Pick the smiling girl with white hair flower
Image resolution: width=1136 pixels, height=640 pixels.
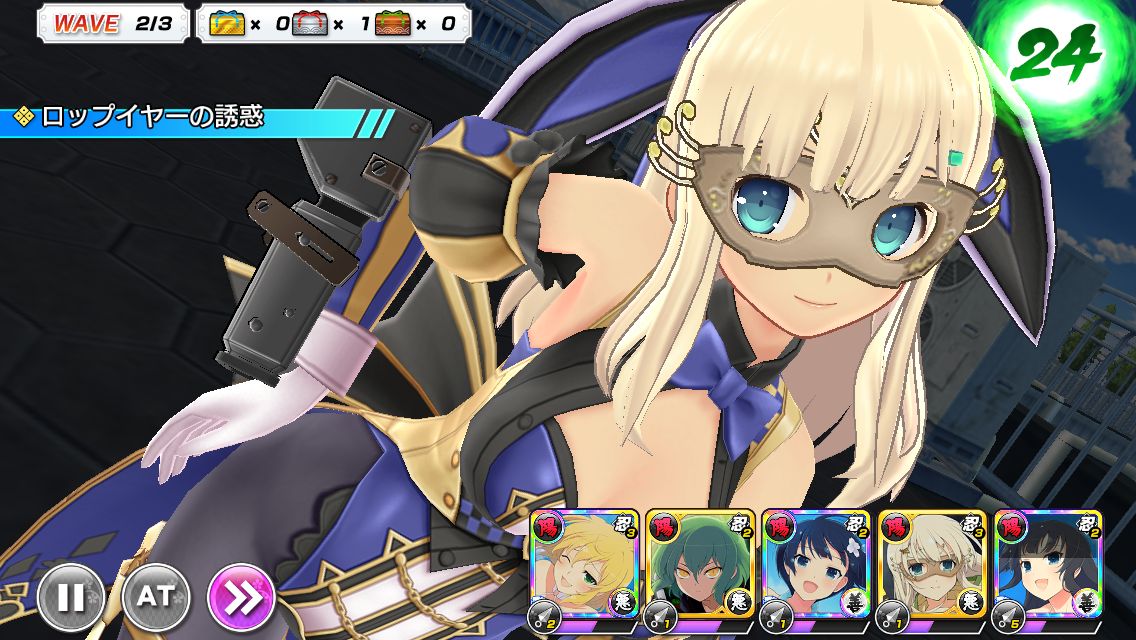(x=815, y=566)
